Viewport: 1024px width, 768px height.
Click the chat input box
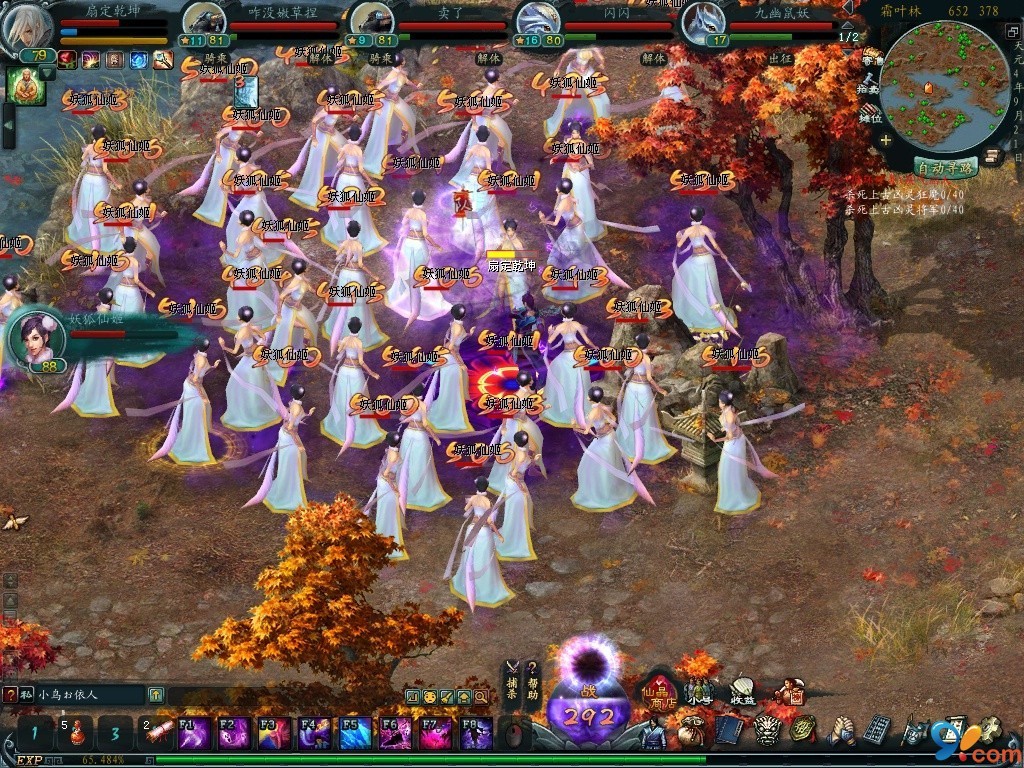(90, 694)
